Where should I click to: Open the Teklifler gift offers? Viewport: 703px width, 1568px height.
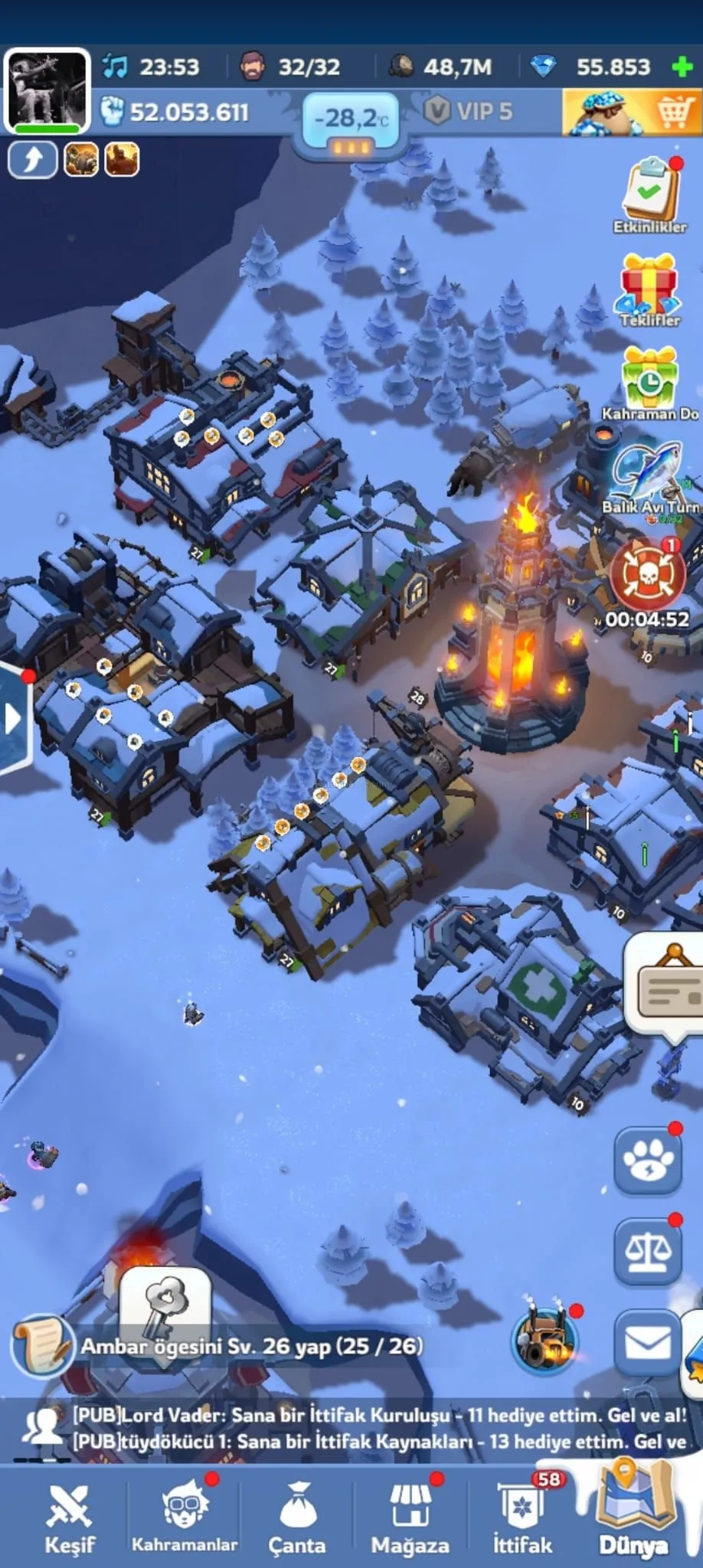(x=649, y=289)
